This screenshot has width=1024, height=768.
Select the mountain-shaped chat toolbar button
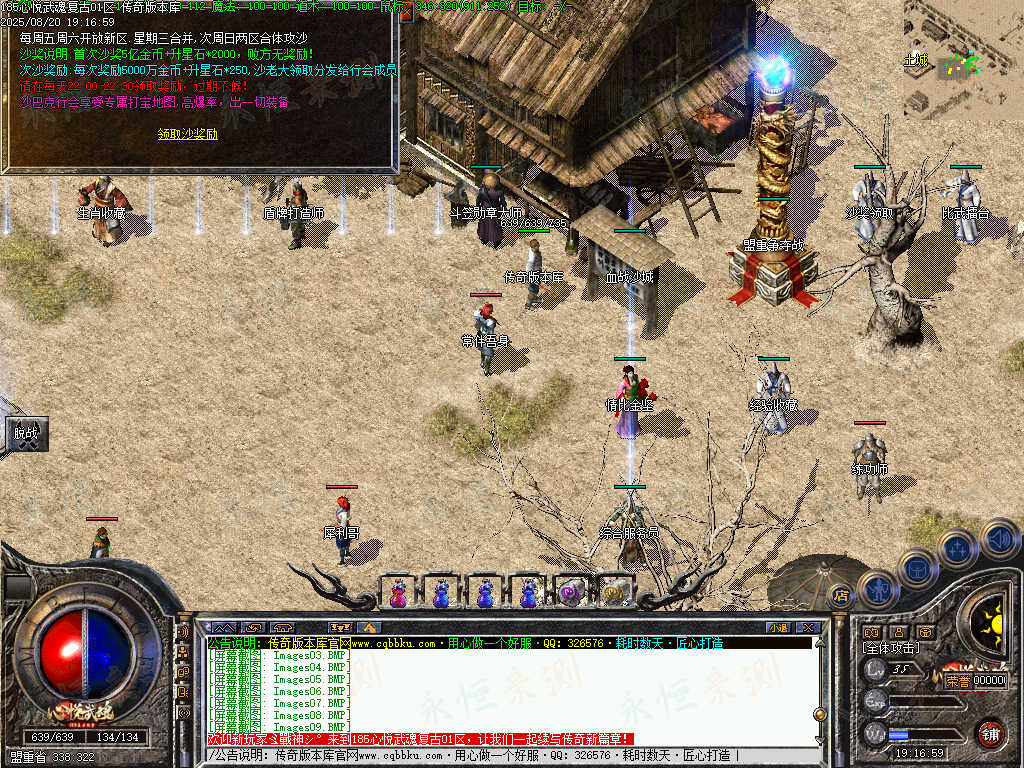222,627
